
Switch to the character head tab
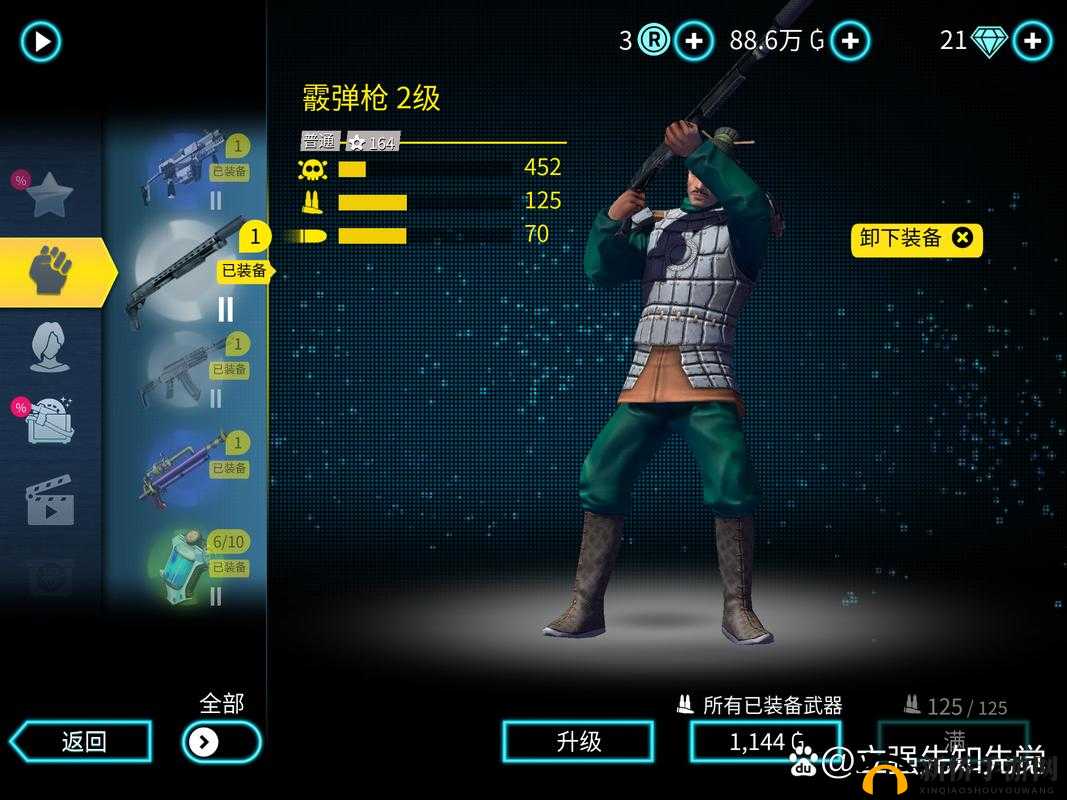(x=49, y=347)
